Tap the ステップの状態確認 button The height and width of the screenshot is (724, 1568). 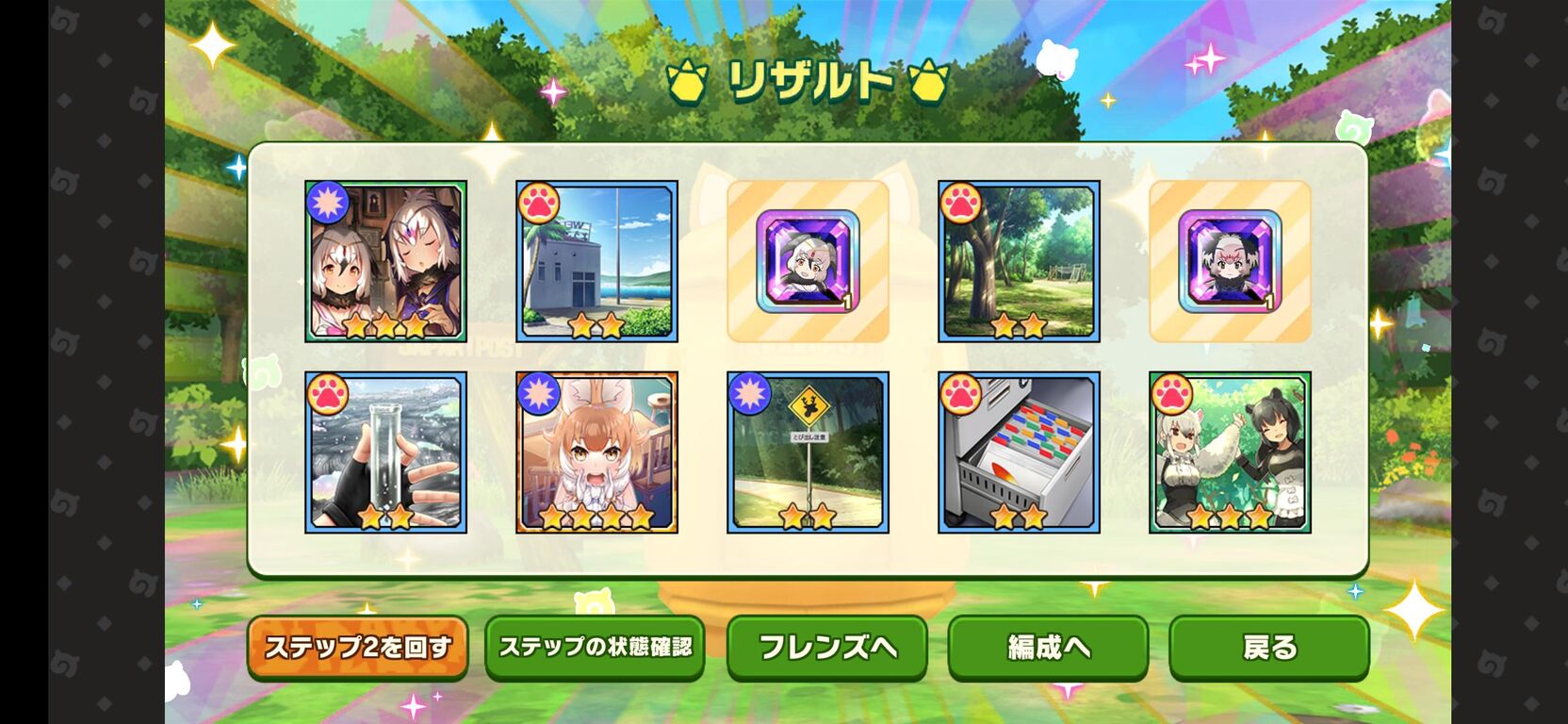click(x=595, y=647)
